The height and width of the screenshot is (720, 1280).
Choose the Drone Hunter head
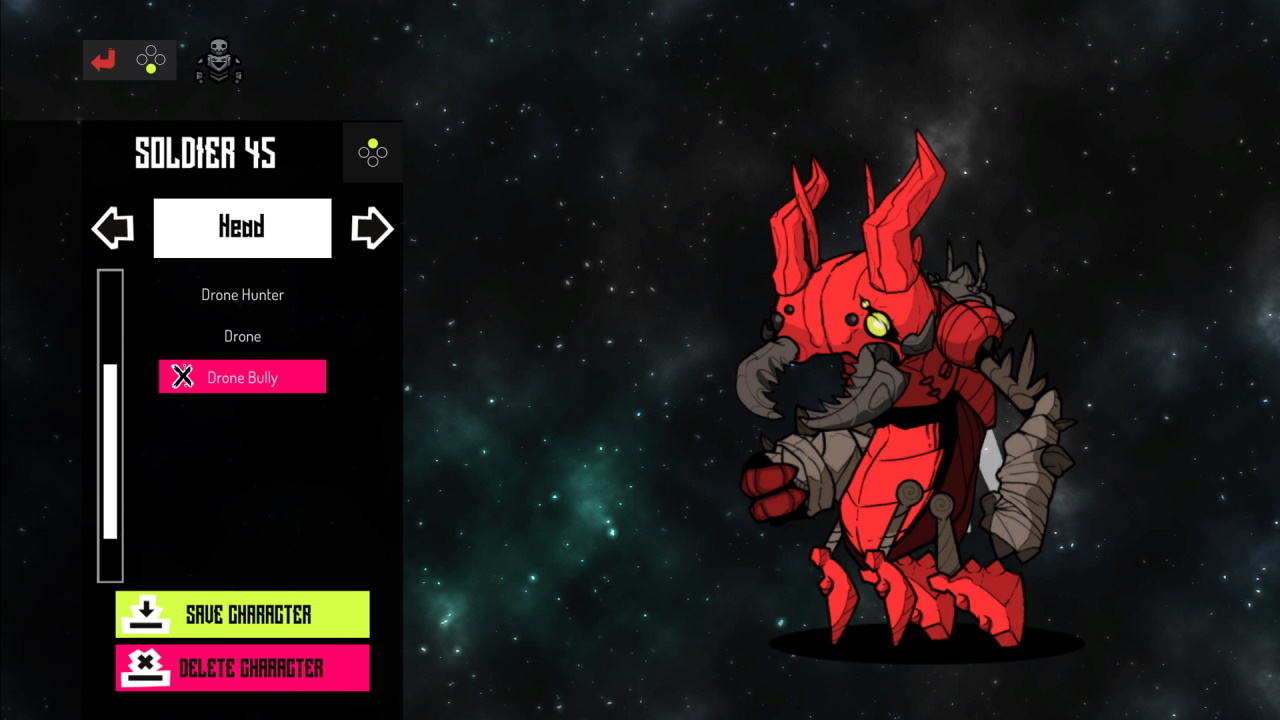pyautogui.click(x=242, y=295)
